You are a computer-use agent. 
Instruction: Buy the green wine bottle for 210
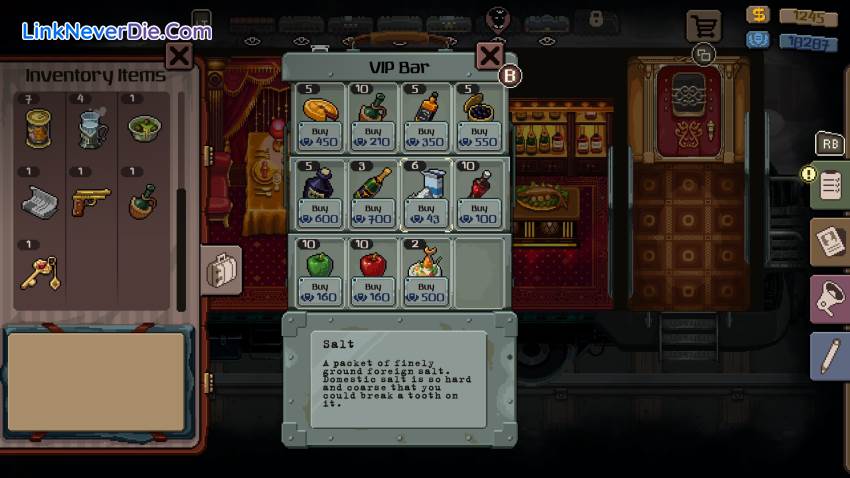[x=373, y=135]
